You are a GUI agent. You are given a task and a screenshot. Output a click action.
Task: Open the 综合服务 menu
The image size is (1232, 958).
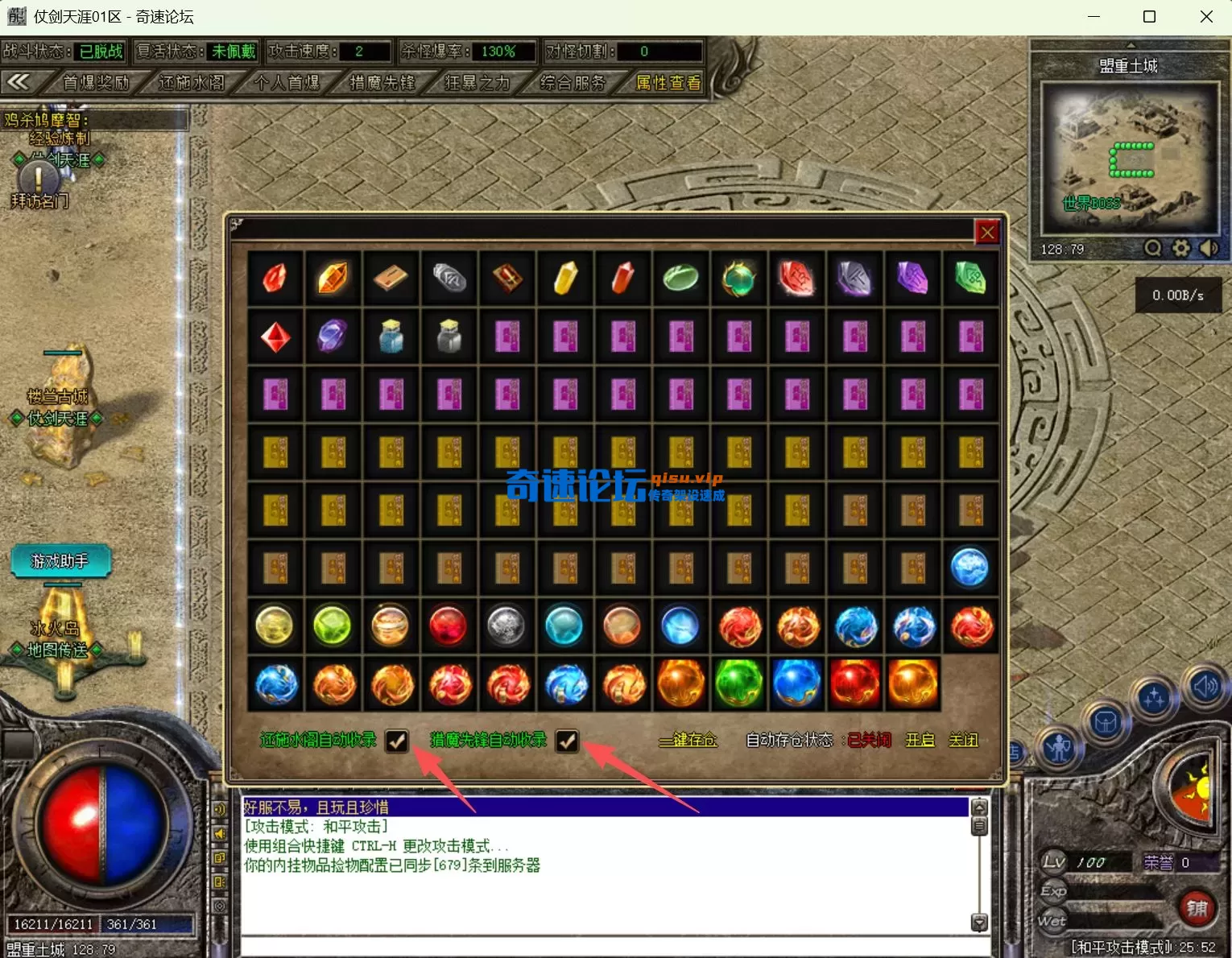573,82
